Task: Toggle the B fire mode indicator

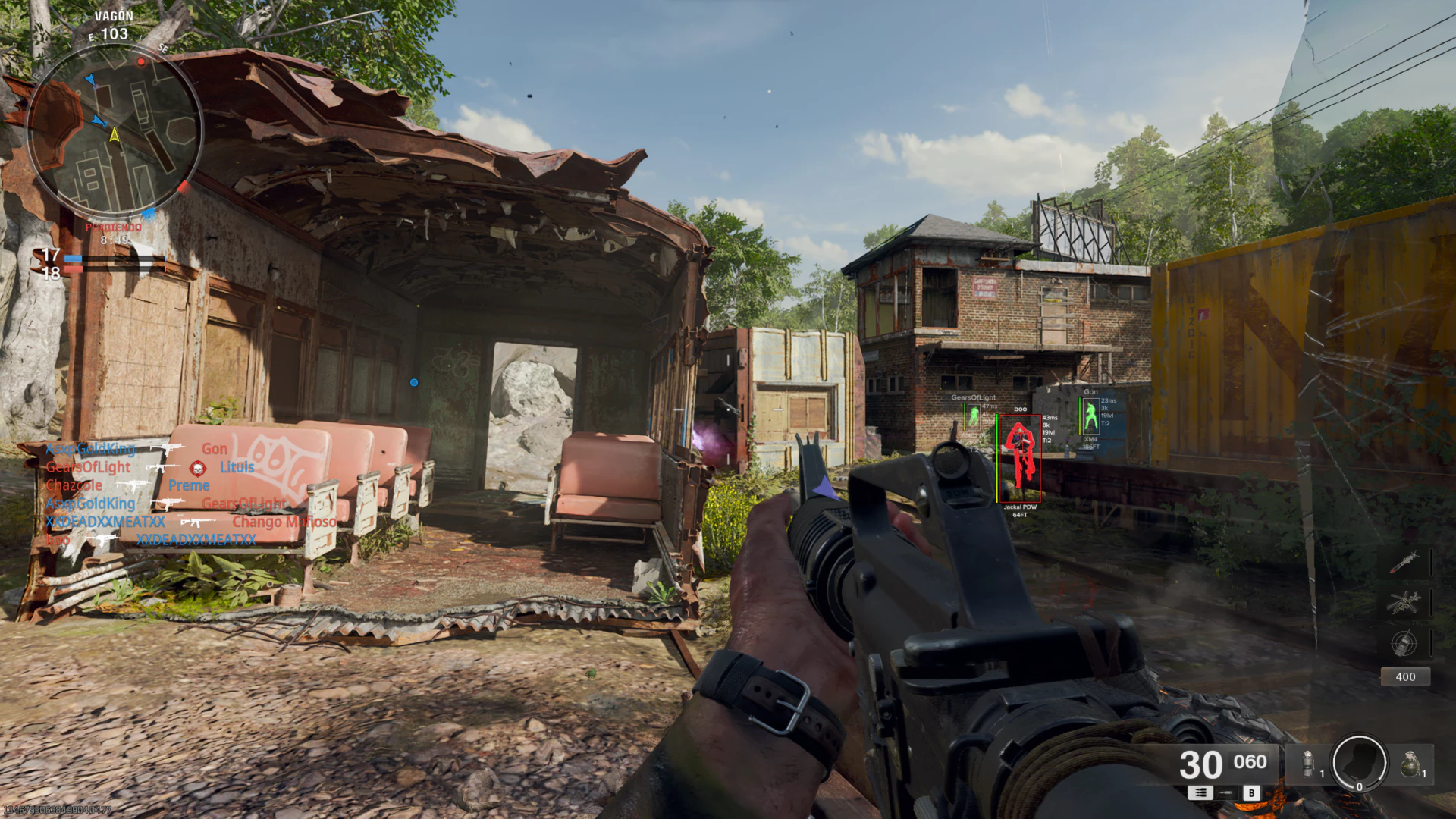Action: tap(1252, 792)
